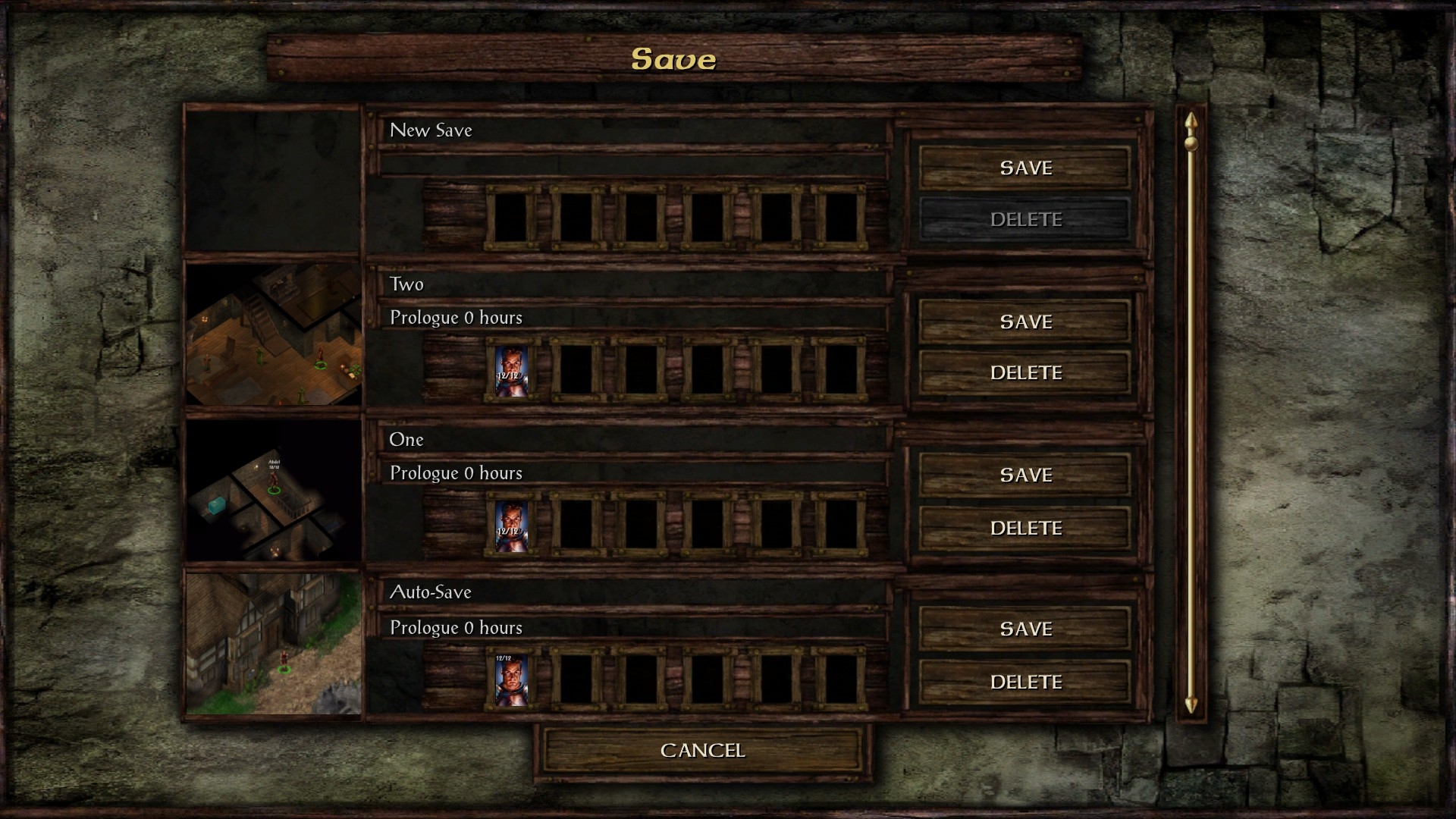Cancel and leave the Save screen
The image size is (1456, 819).
click(x=702, y=750)
